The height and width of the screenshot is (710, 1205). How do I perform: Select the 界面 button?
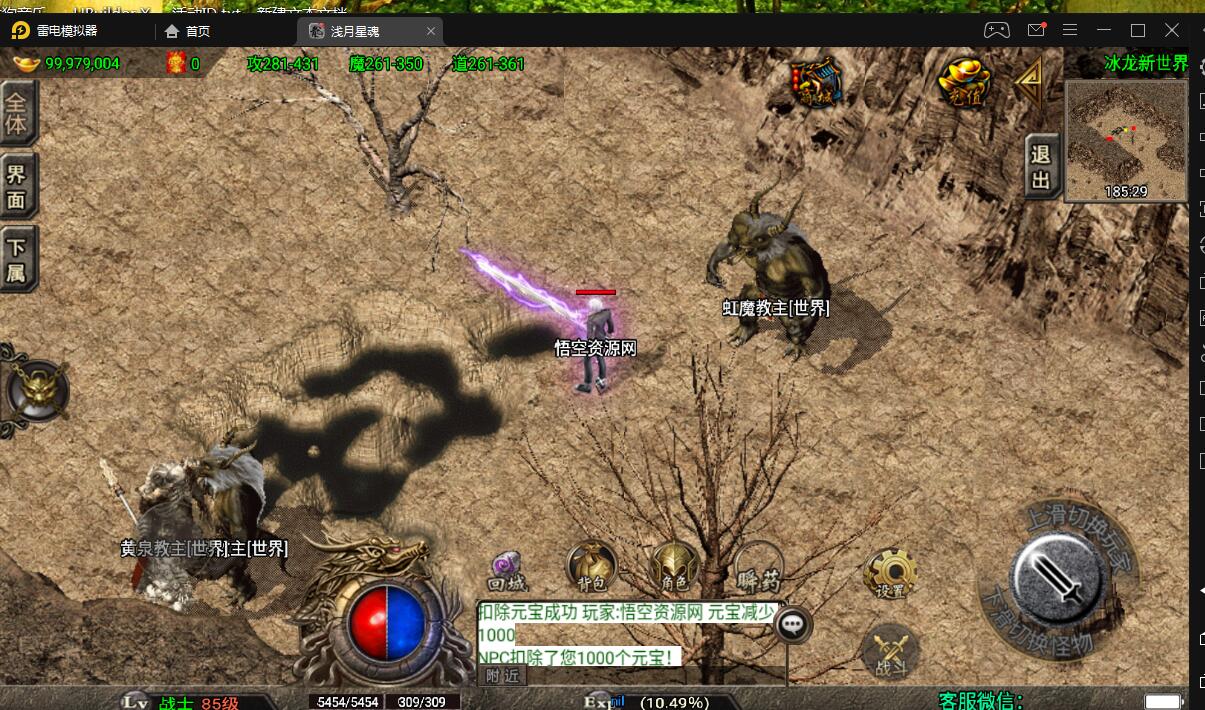tap(17, 186)
